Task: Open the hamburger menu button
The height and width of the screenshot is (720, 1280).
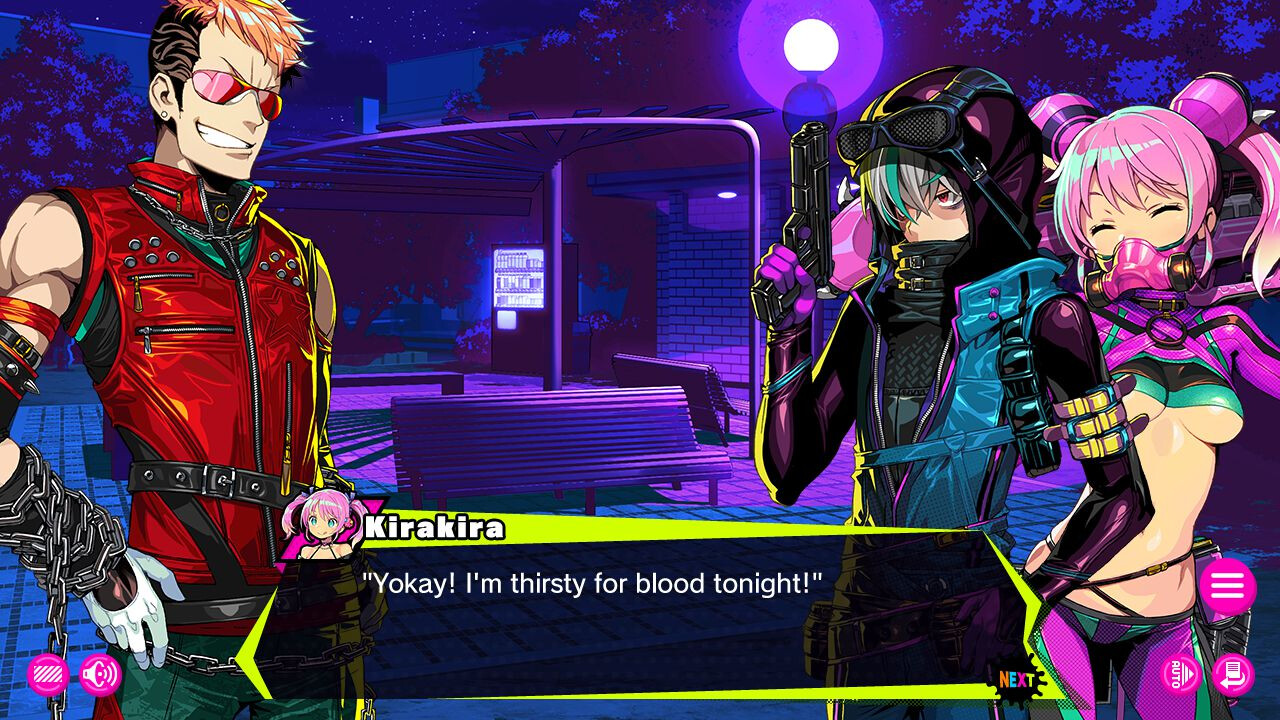Action: coord(1227,586)
